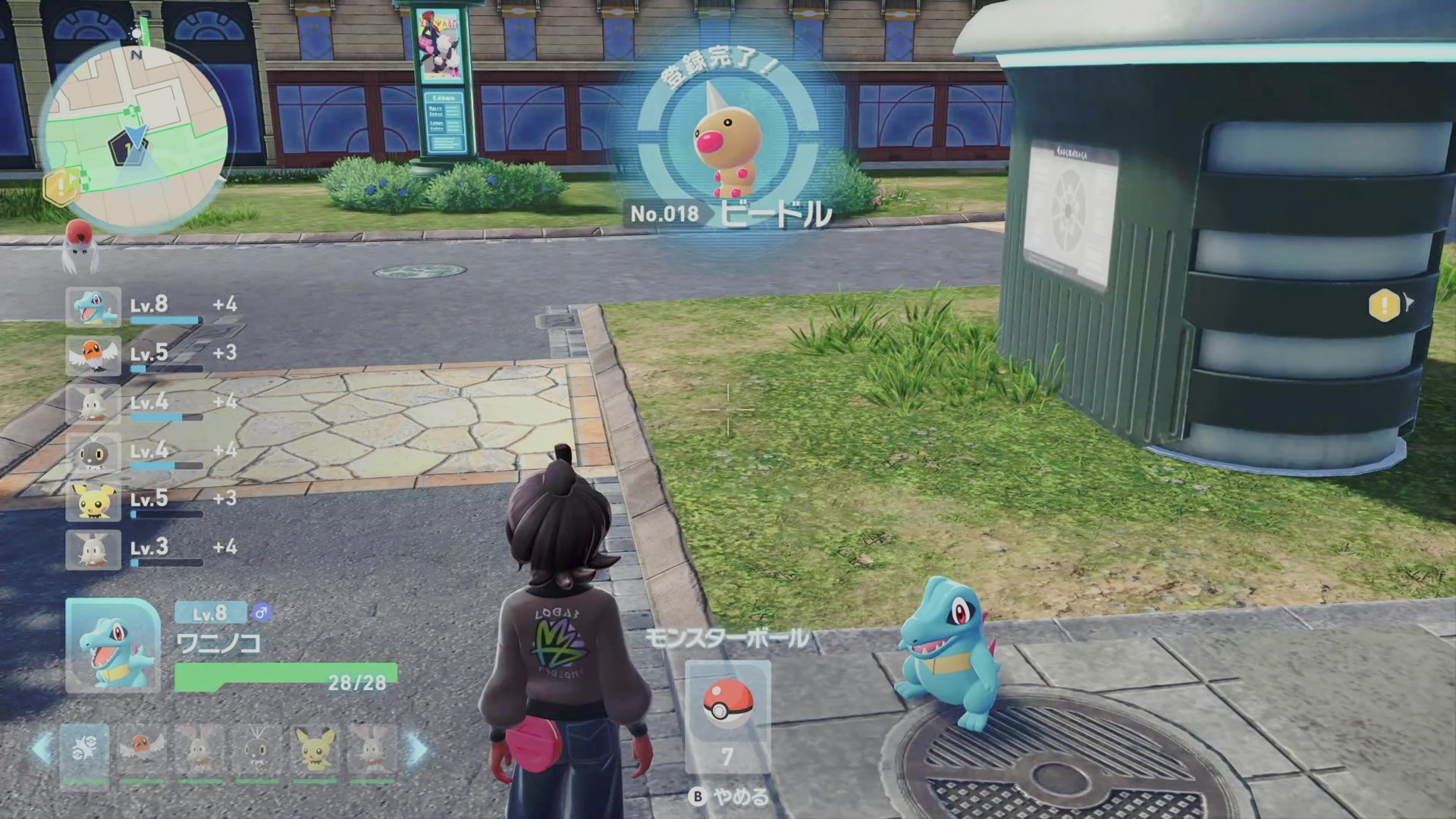Select the モンスターボール item slot

727,714
